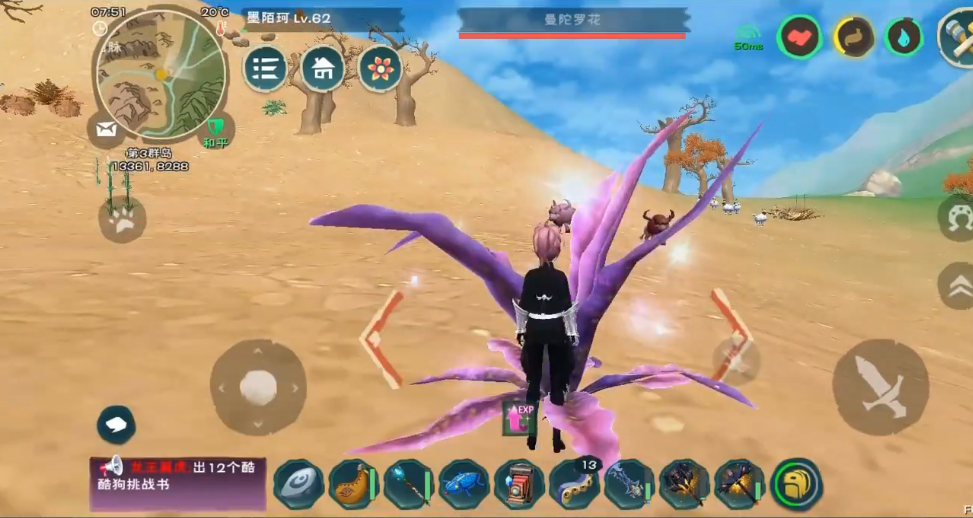Select the blue beetle hotbar slot
Screen dimensions: 973x518
coord(463,484)
